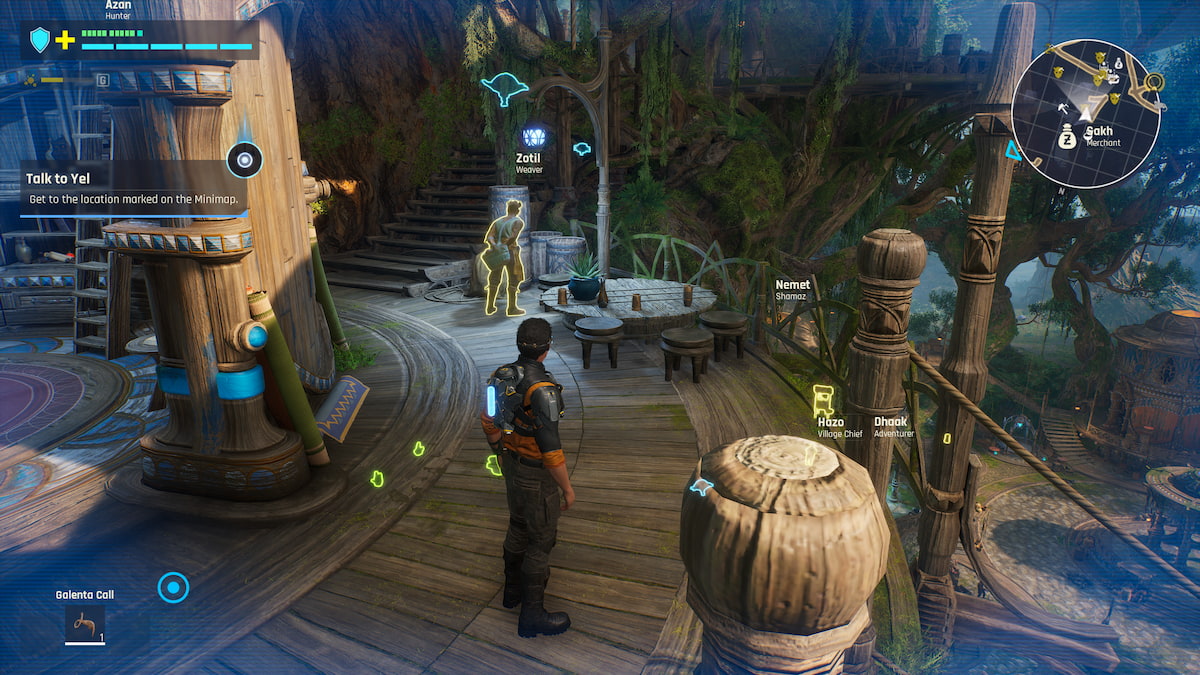This screenshot has width=1200, height=675.
Task: Select the Dhaak Adventurer name label
Action: pyautogui.click(x=893, y=427)
